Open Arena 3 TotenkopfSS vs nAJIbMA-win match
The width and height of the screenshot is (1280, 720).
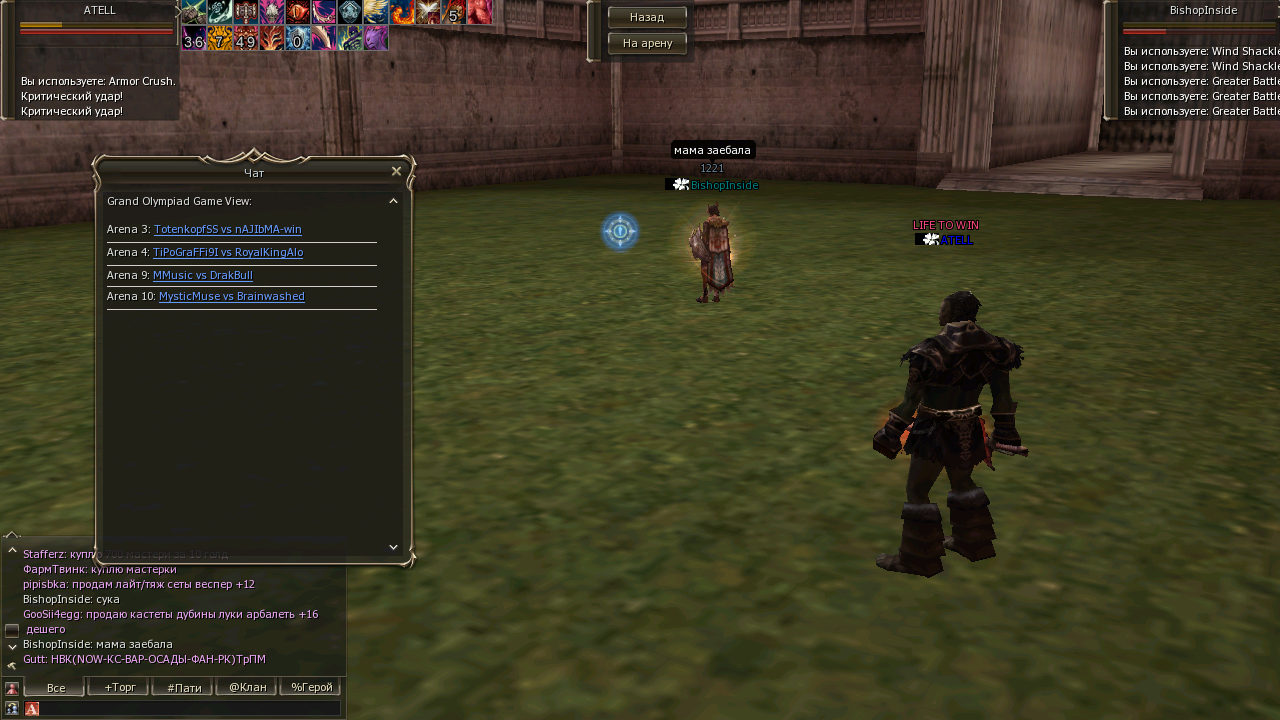227,229
